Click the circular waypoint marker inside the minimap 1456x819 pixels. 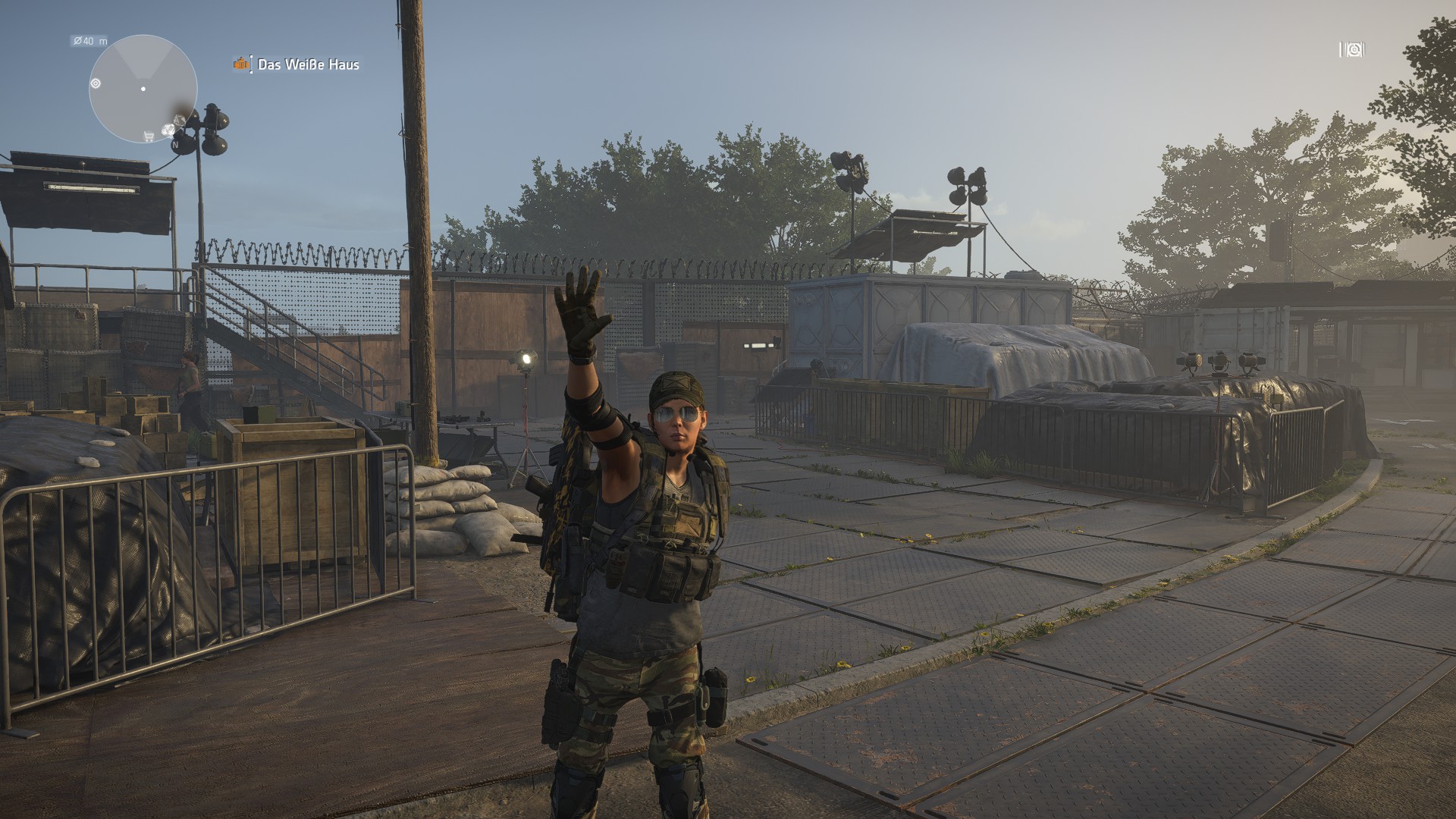click(x=96, y=83)
